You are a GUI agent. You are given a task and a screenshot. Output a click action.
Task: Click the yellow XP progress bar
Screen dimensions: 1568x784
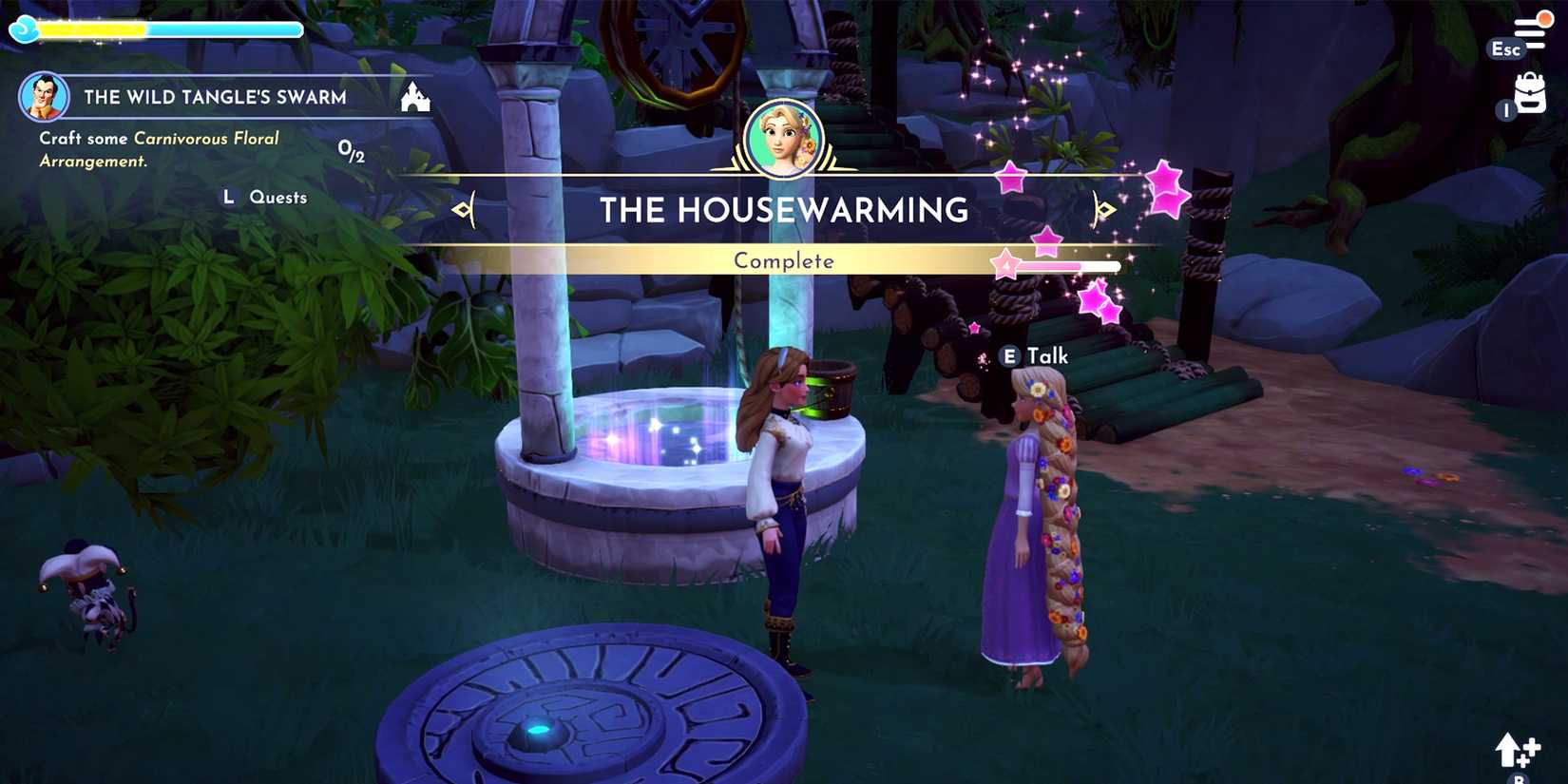coord(95,29)
